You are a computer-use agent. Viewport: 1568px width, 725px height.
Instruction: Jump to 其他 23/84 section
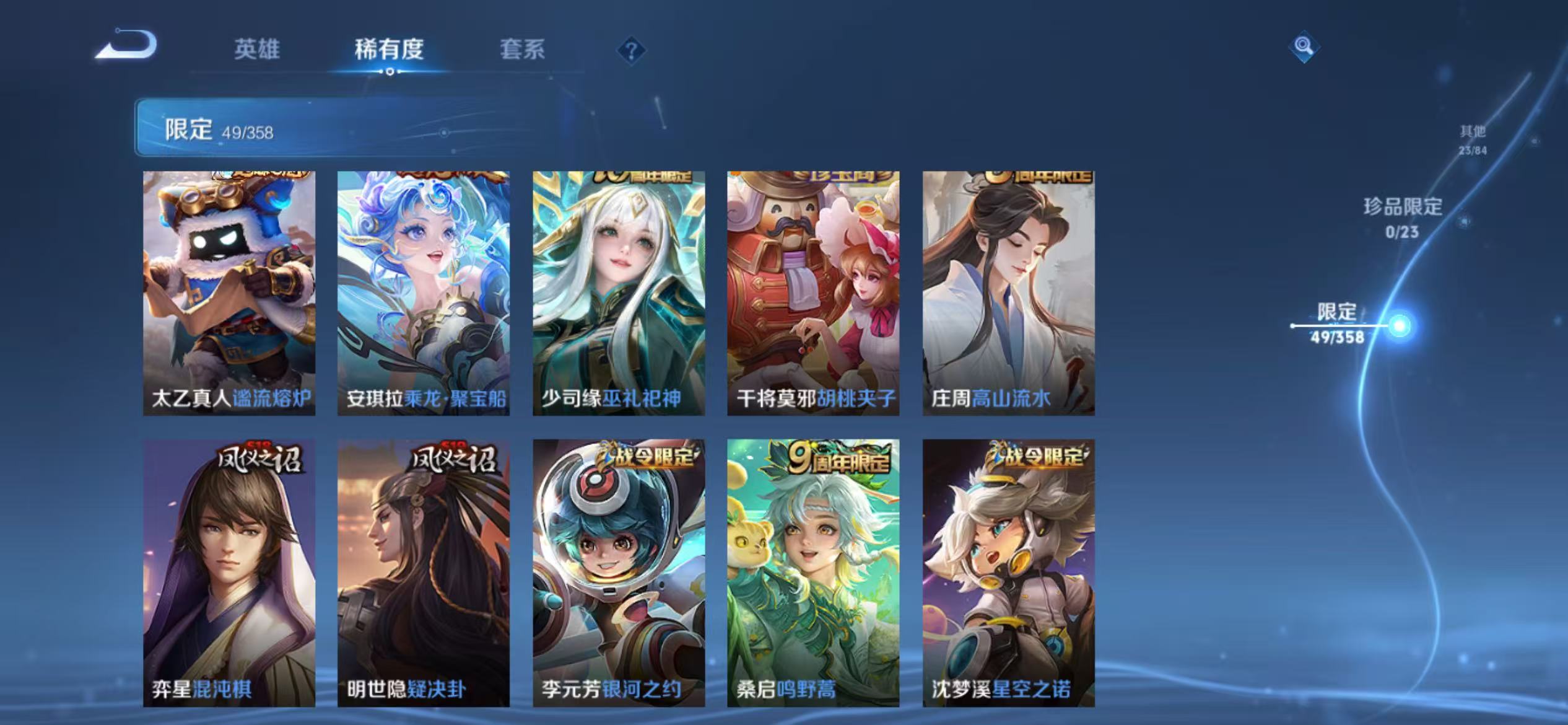point(1475,139)
